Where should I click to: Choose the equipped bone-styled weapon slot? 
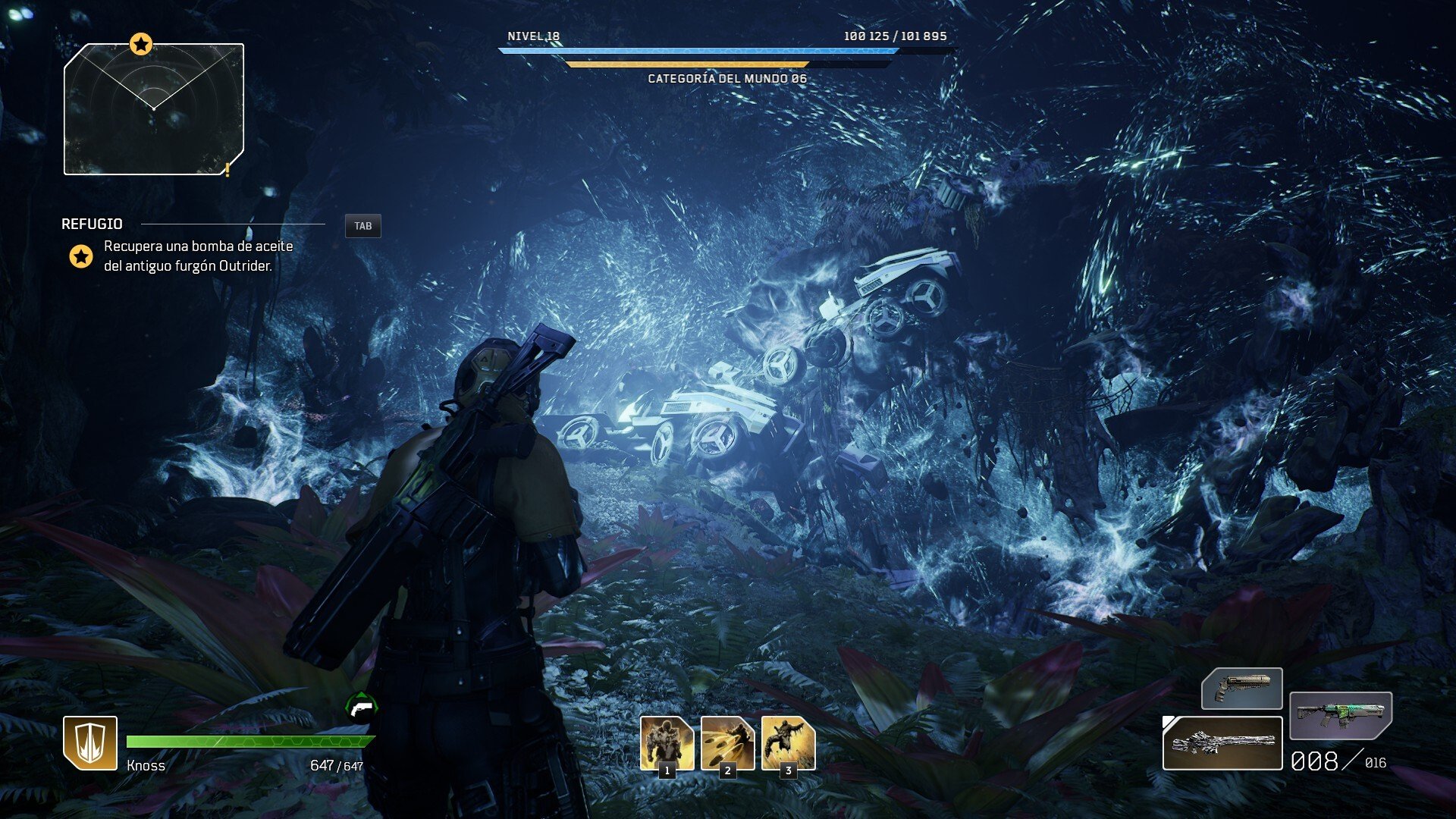tap(1222, 743)
